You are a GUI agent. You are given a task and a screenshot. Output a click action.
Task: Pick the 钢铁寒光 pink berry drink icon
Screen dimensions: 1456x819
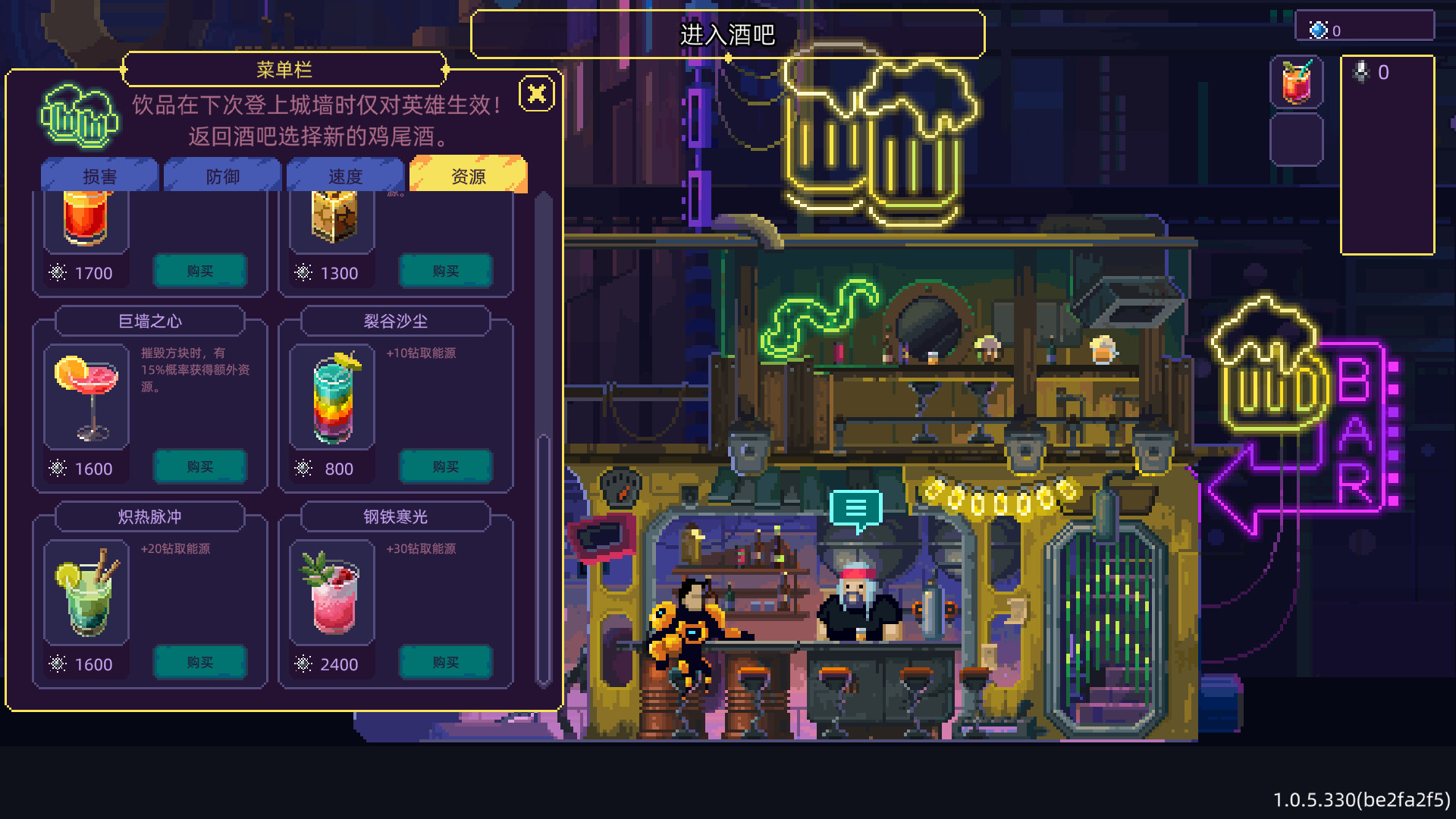tap(333, 592)
